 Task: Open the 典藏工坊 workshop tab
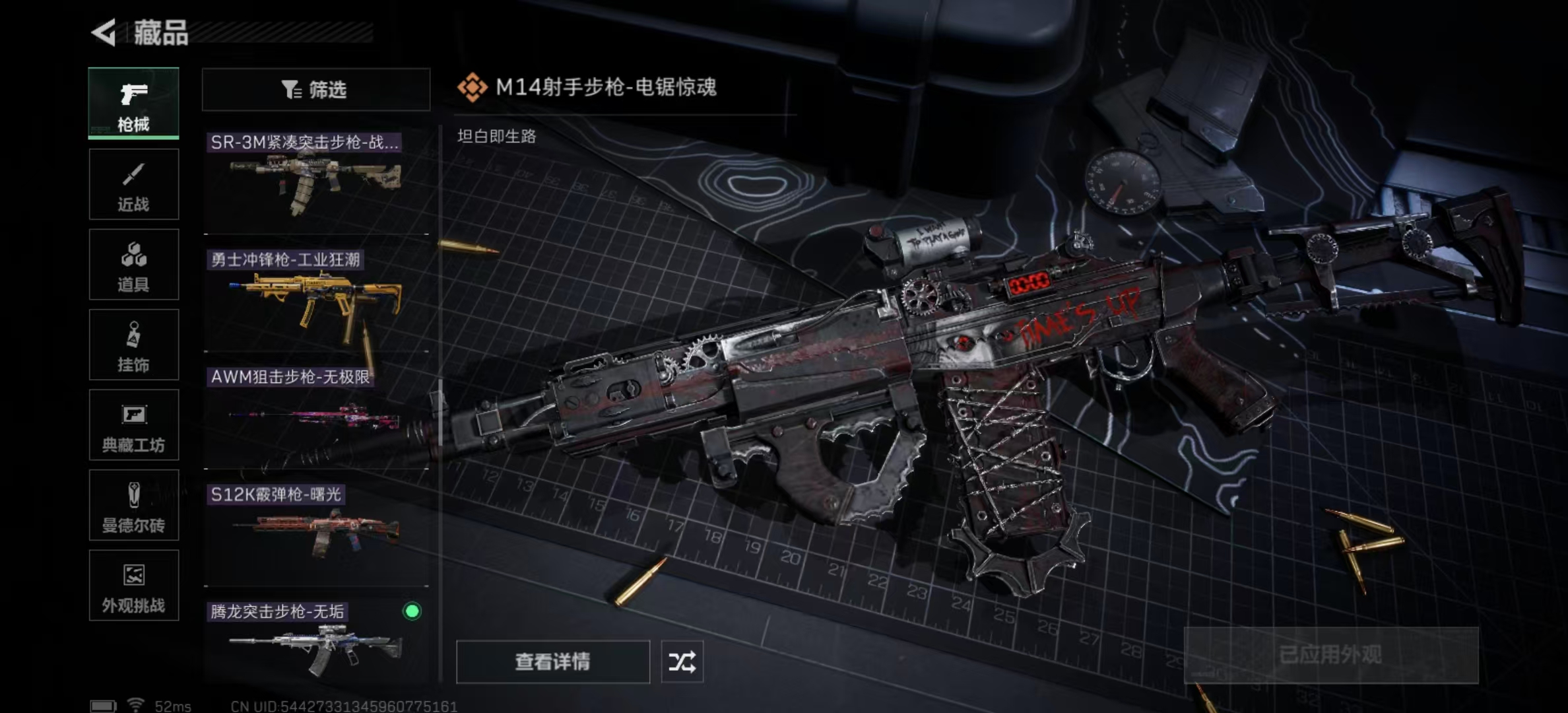(133, 425)
